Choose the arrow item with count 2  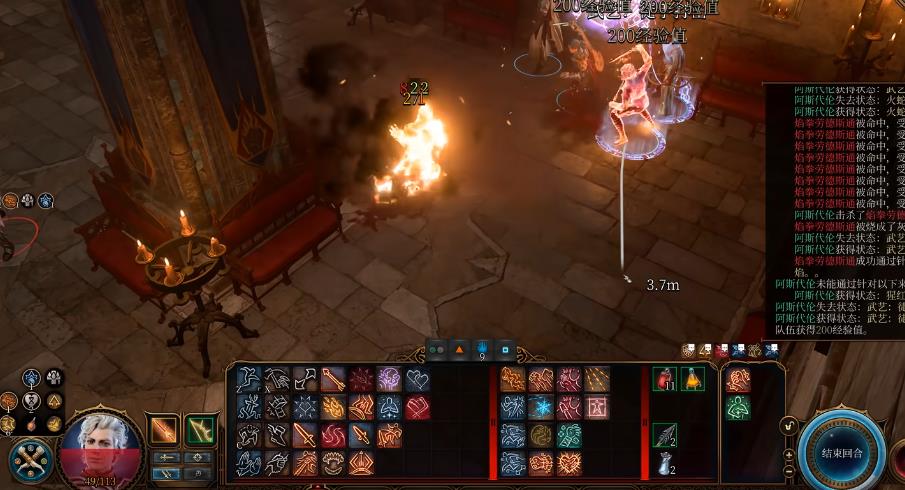coord(665,435)
